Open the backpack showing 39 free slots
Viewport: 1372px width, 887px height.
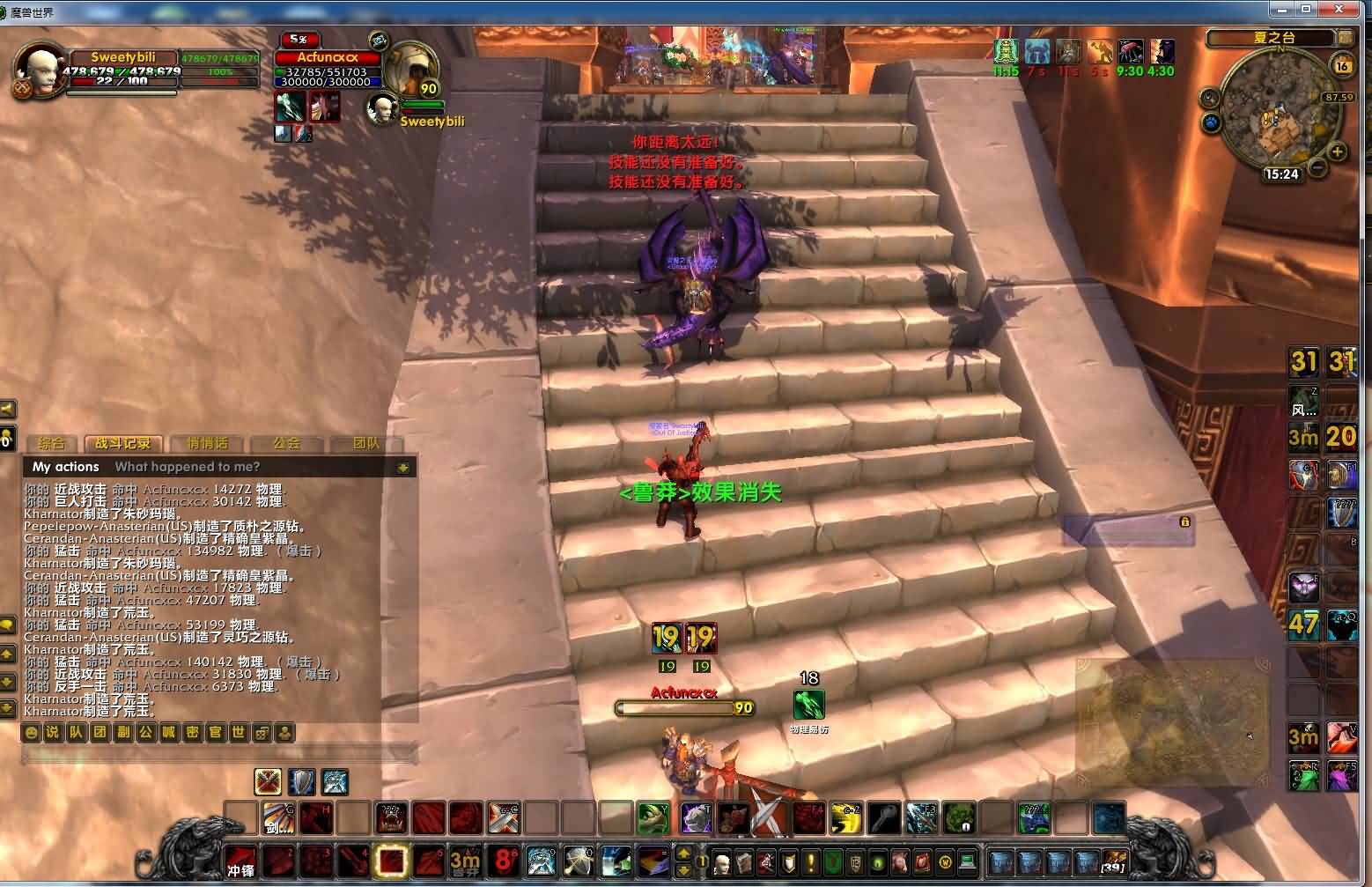click(x=1113, y=861)
